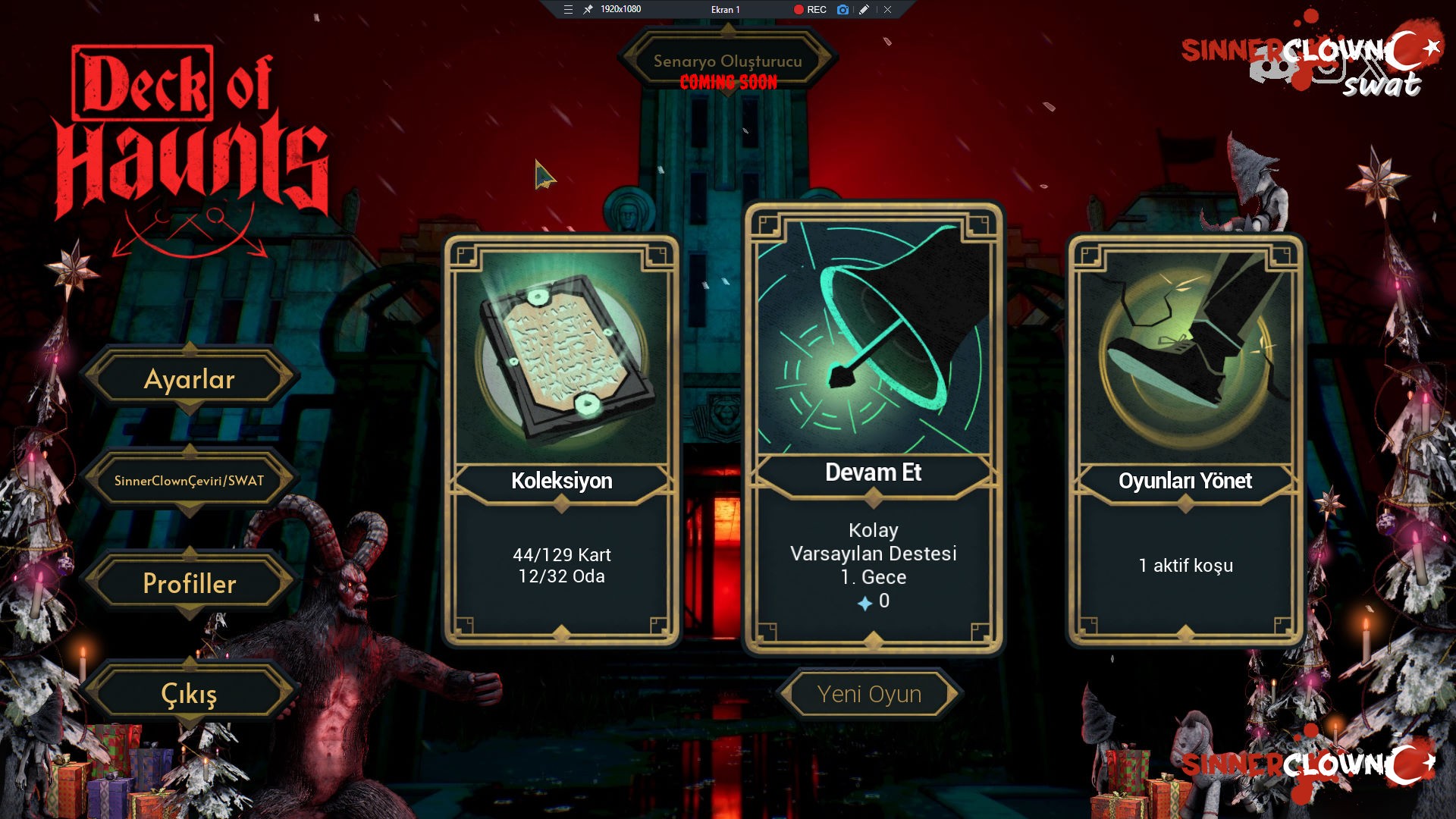The width and height of the screenshot is (1456, 819).
Task: Select the SinnerClownÇeviri/SWAT button
Action: 190,481
